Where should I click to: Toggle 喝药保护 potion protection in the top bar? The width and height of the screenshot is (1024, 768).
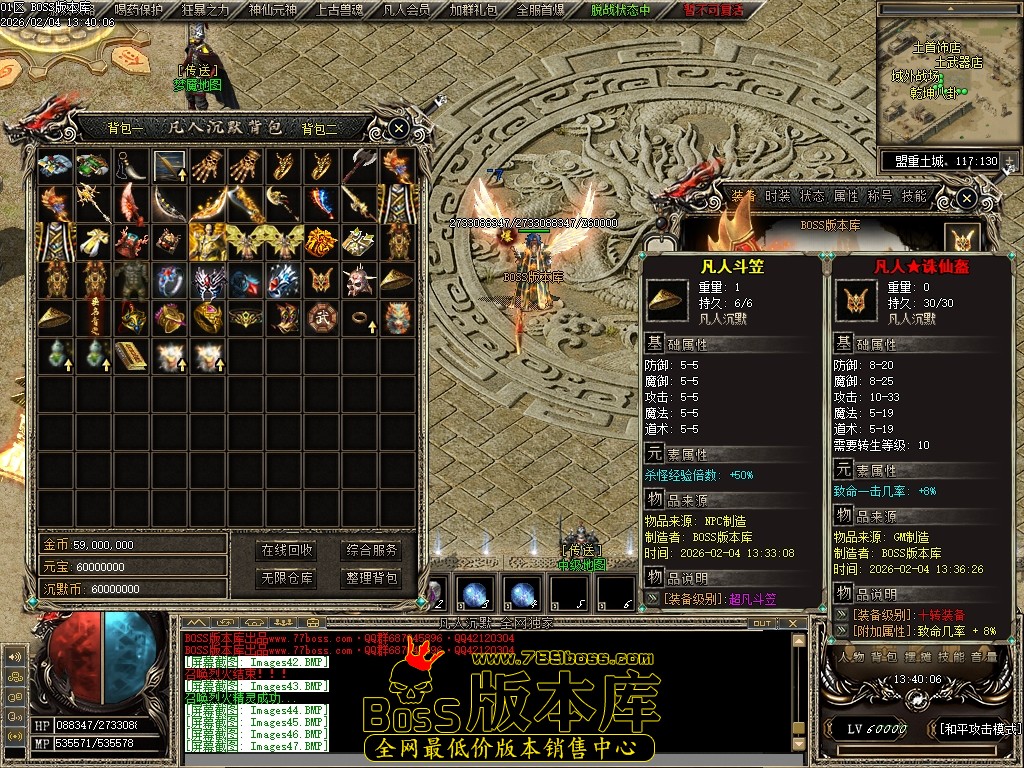pos(139,10)
